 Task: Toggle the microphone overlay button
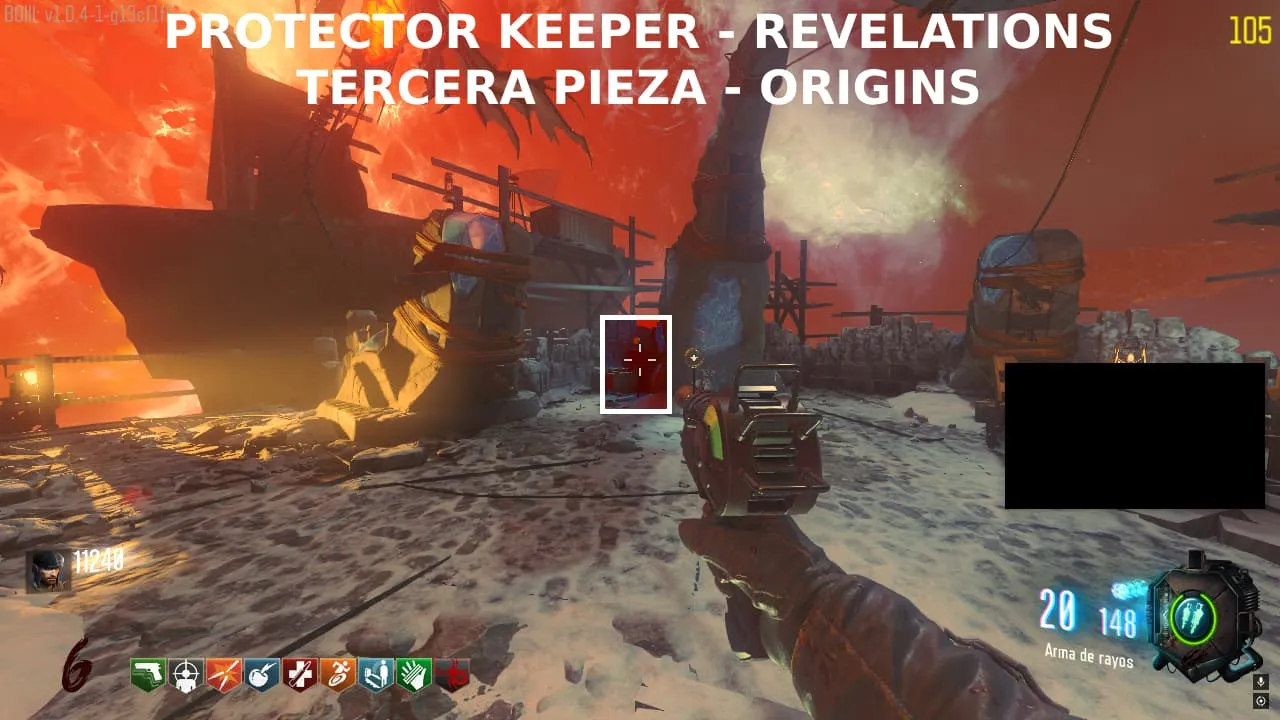(x=1260, y=681)
